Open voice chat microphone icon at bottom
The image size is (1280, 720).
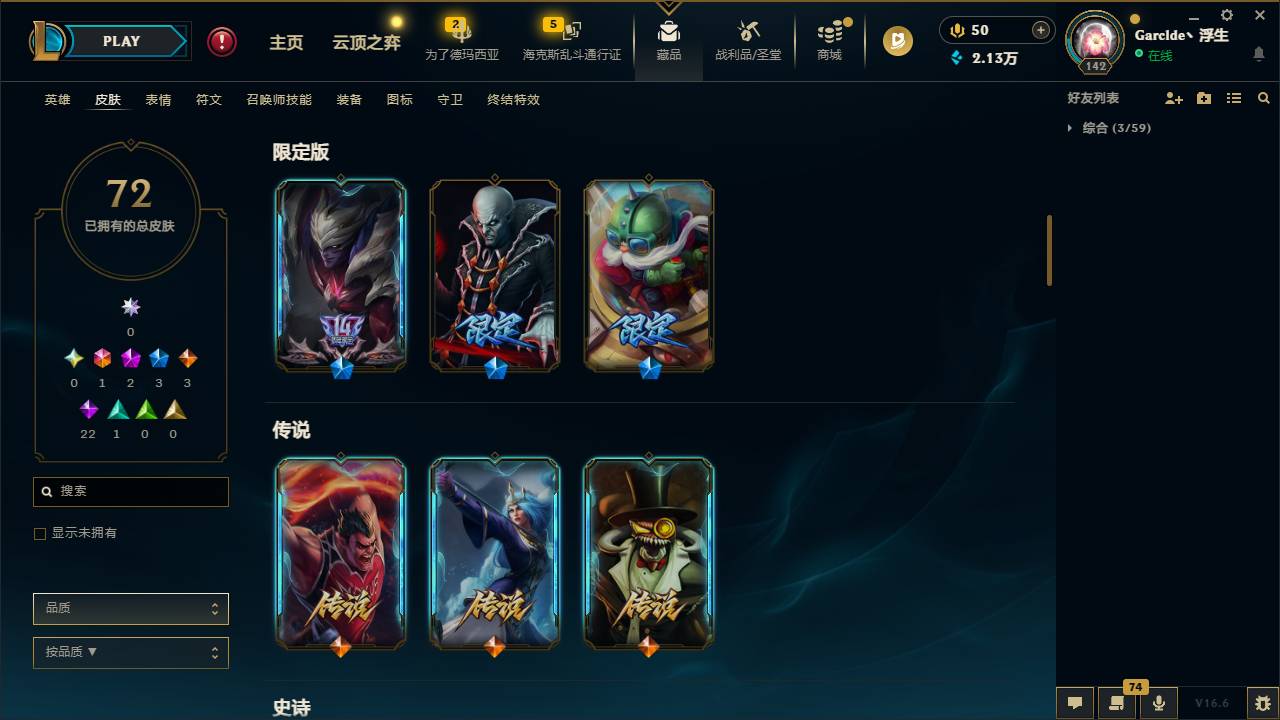click(1158, 702)
